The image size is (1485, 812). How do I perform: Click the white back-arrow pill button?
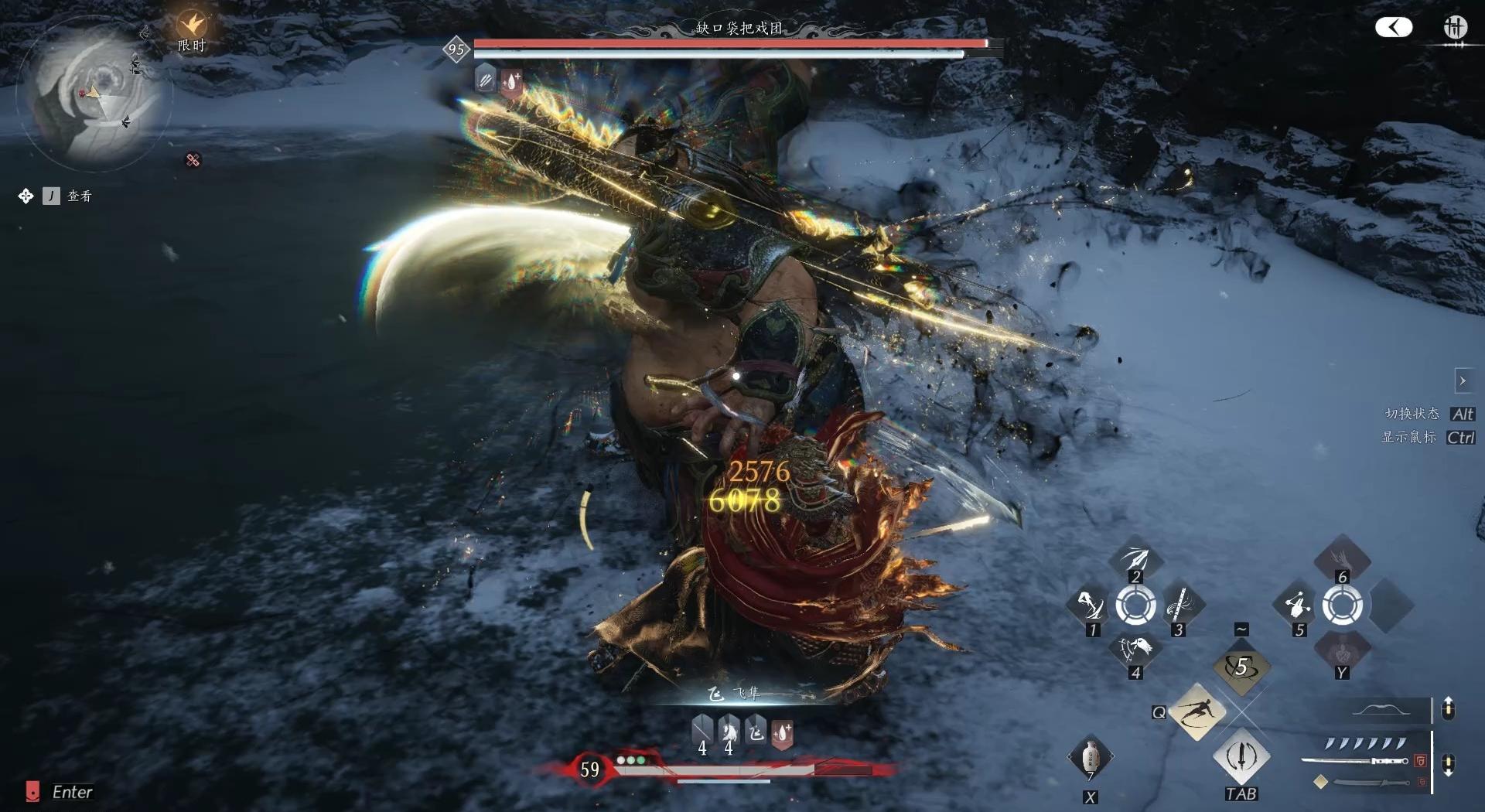click(1393, 28)
